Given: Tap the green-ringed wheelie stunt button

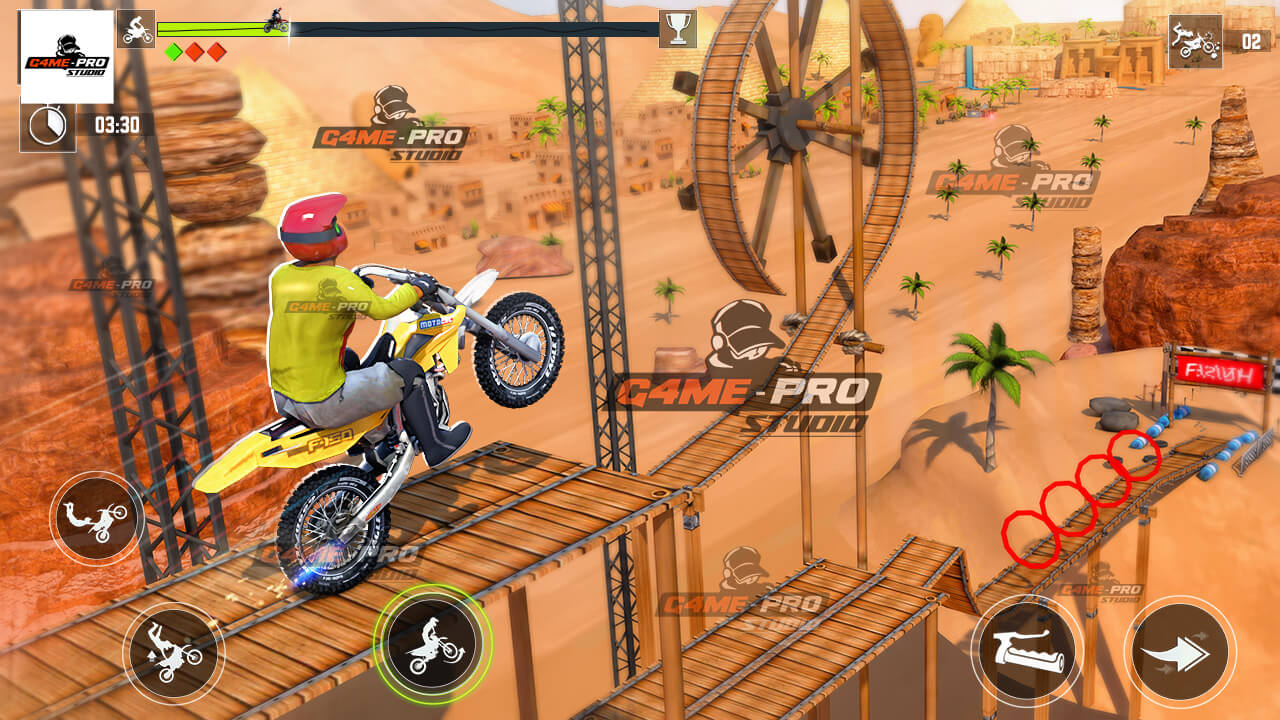Looking at the screenshot, I should [x=433, y=644].
